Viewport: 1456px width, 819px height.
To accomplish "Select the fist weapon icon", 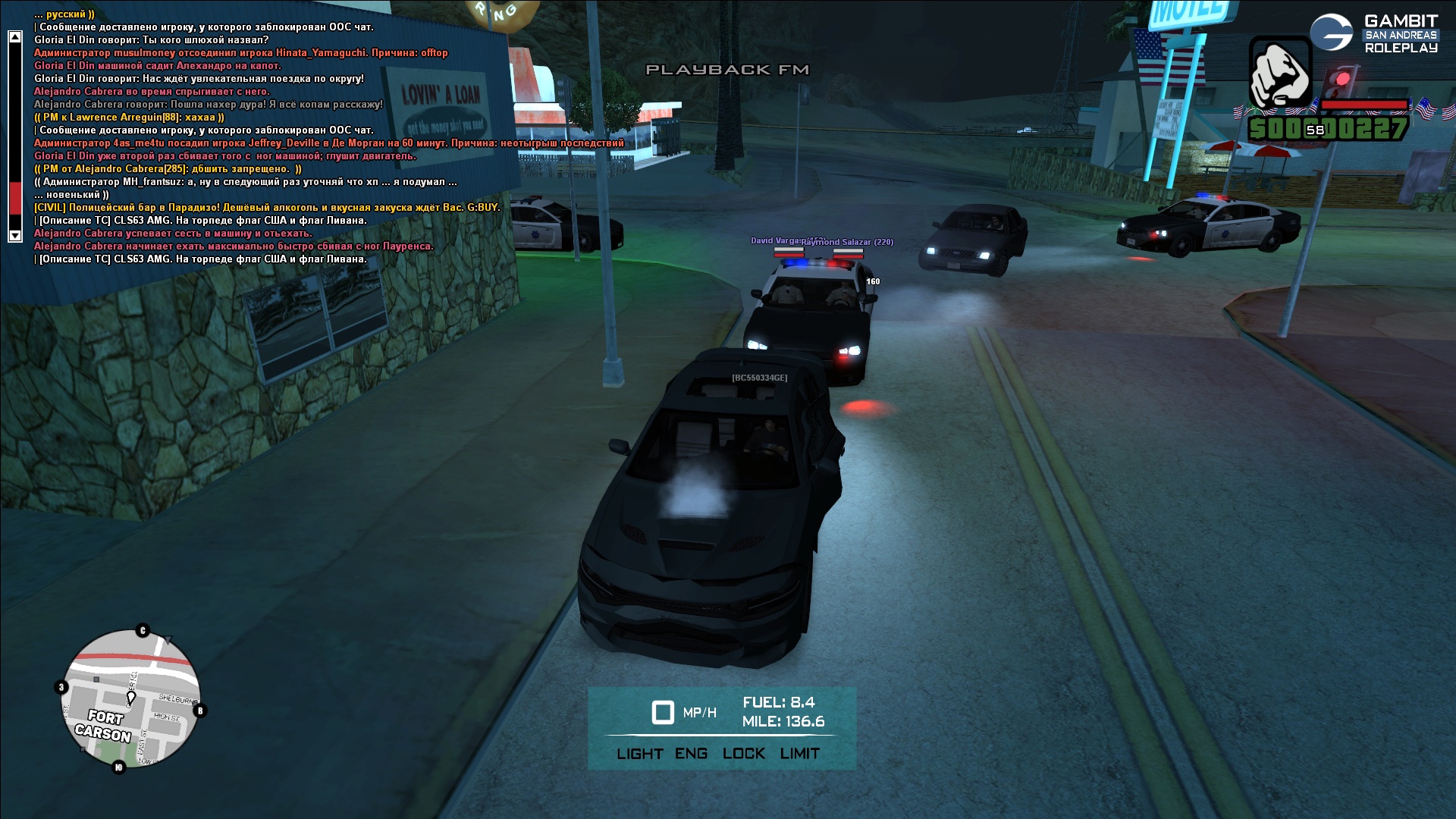I will [1280, 74].
